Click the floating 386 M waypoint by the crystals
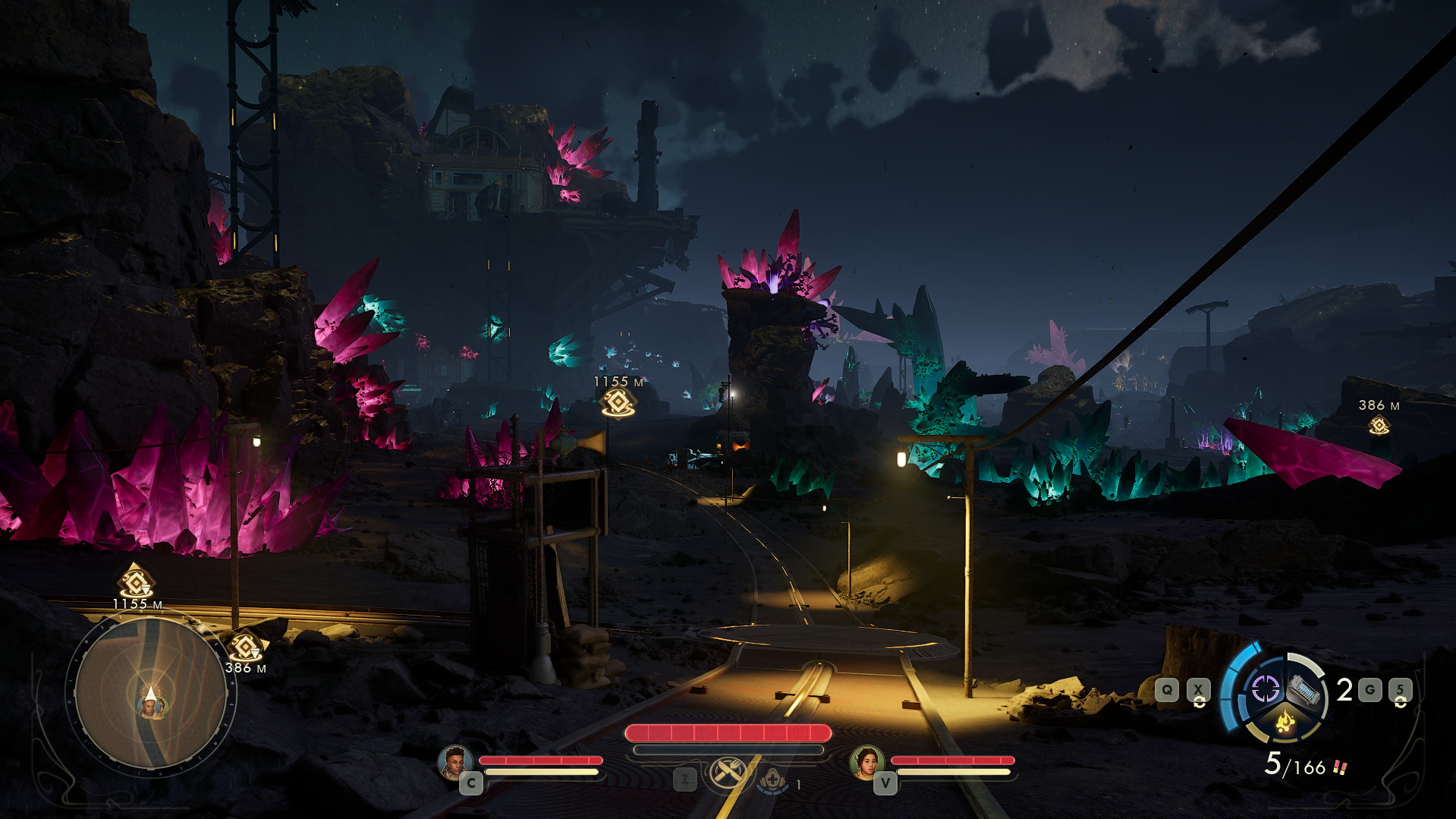1456x819 pixels. pos(1379,425)
